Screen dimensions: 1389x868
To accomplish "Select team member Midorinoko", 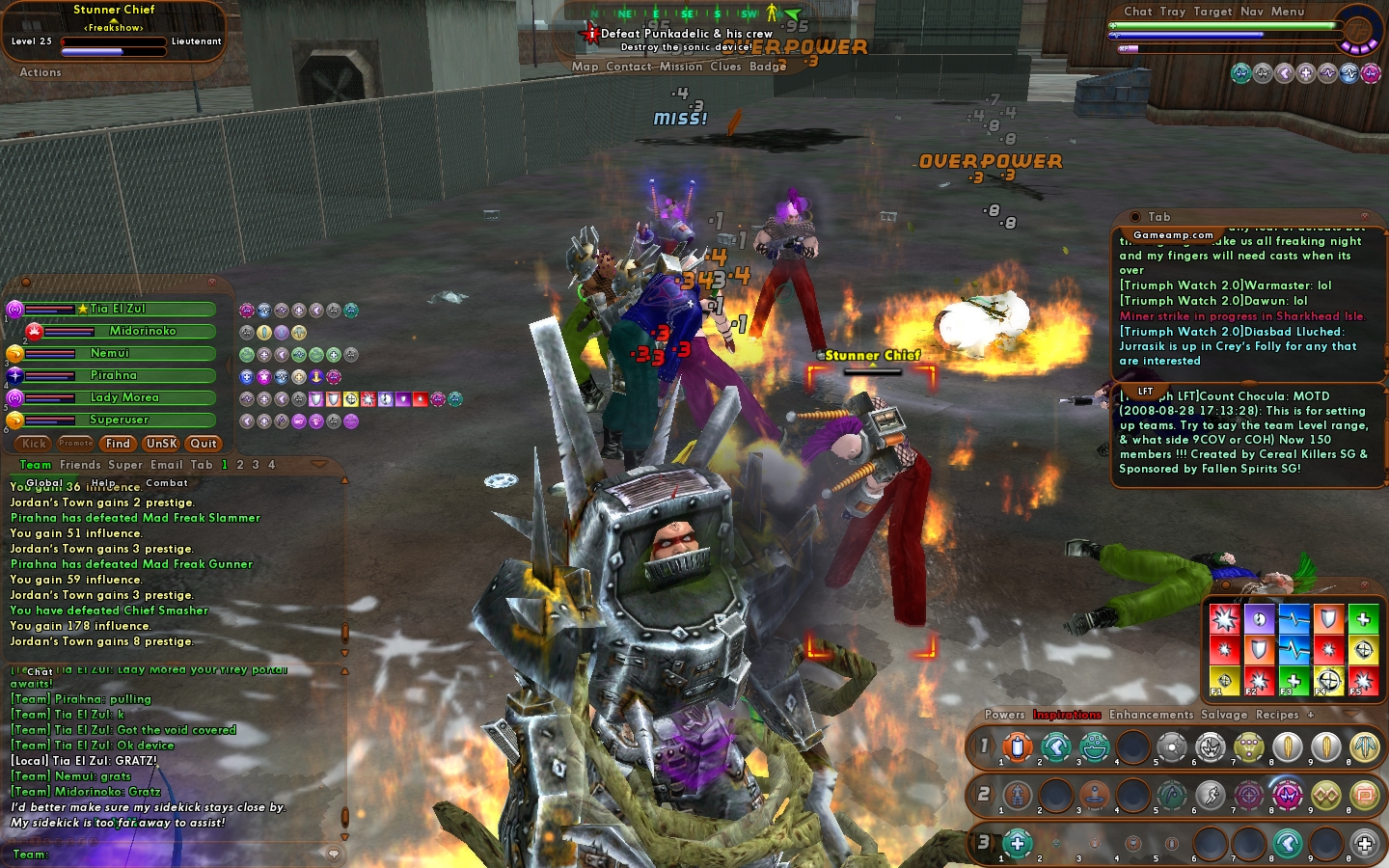I will pos(142,331).
